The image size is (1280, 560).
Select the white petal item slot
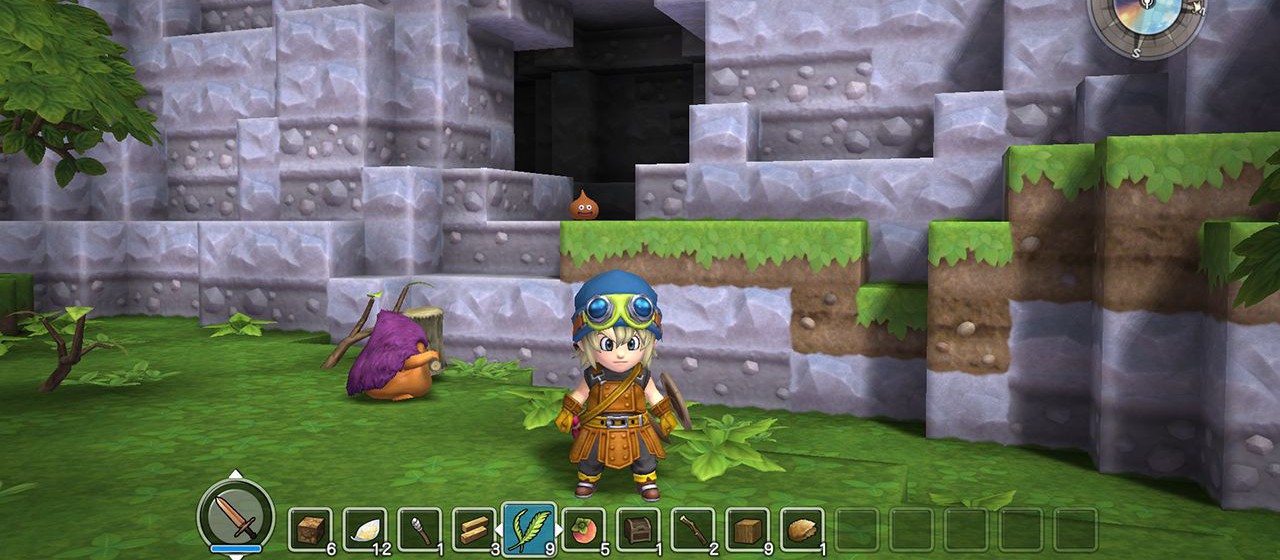(365, 529)
